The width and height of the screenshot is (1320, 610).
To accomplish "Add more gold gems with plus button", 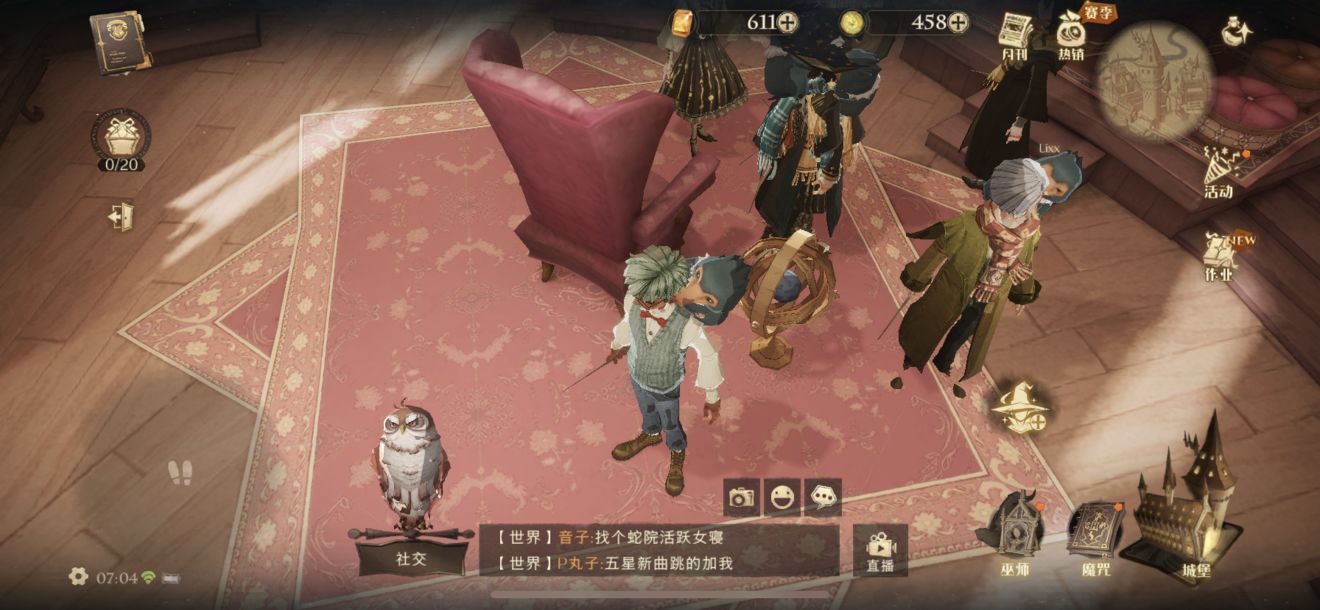I will (x=788, y=22).
